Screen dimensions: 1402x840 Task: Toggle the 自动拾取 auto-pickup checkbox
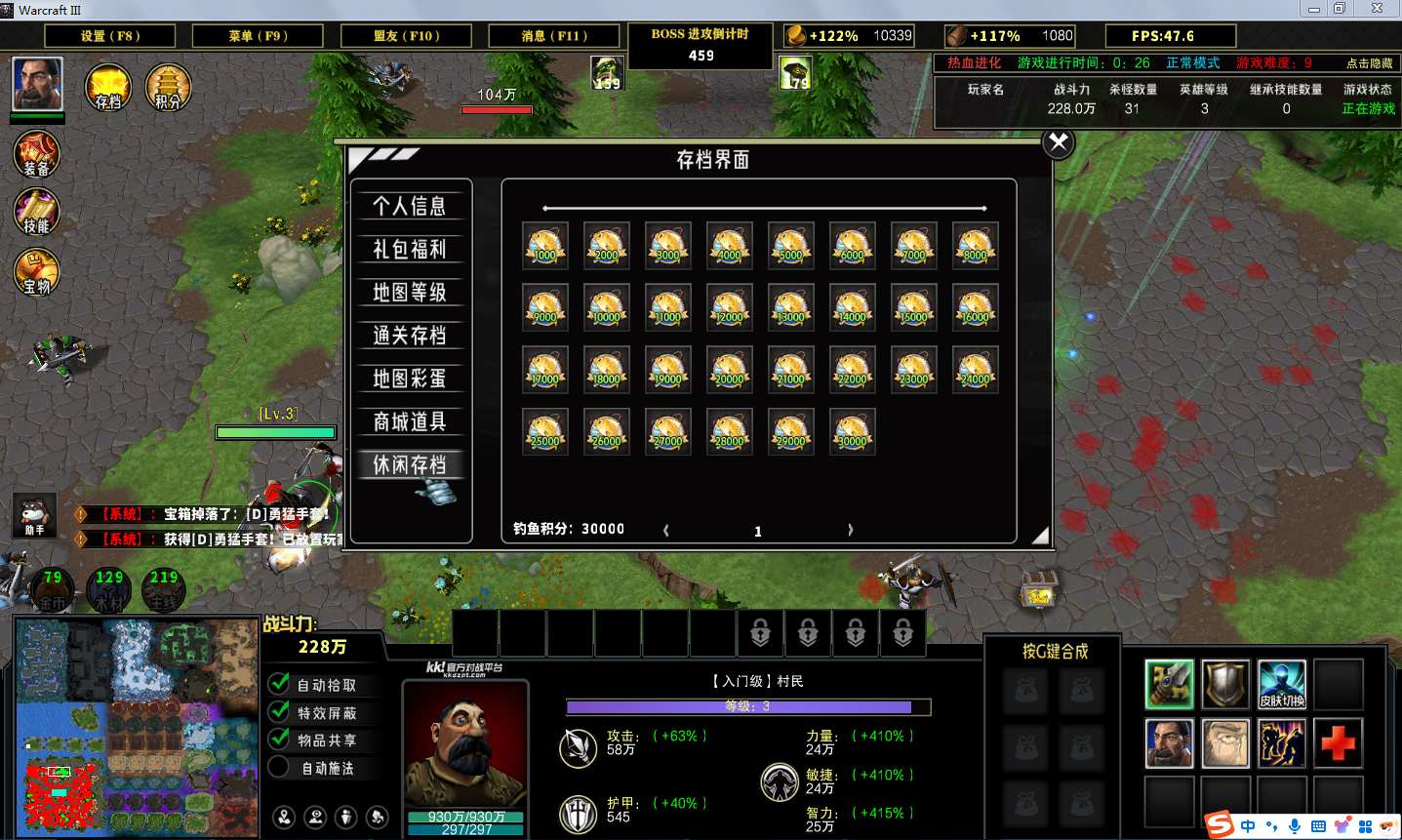click(x=279, y=684)
